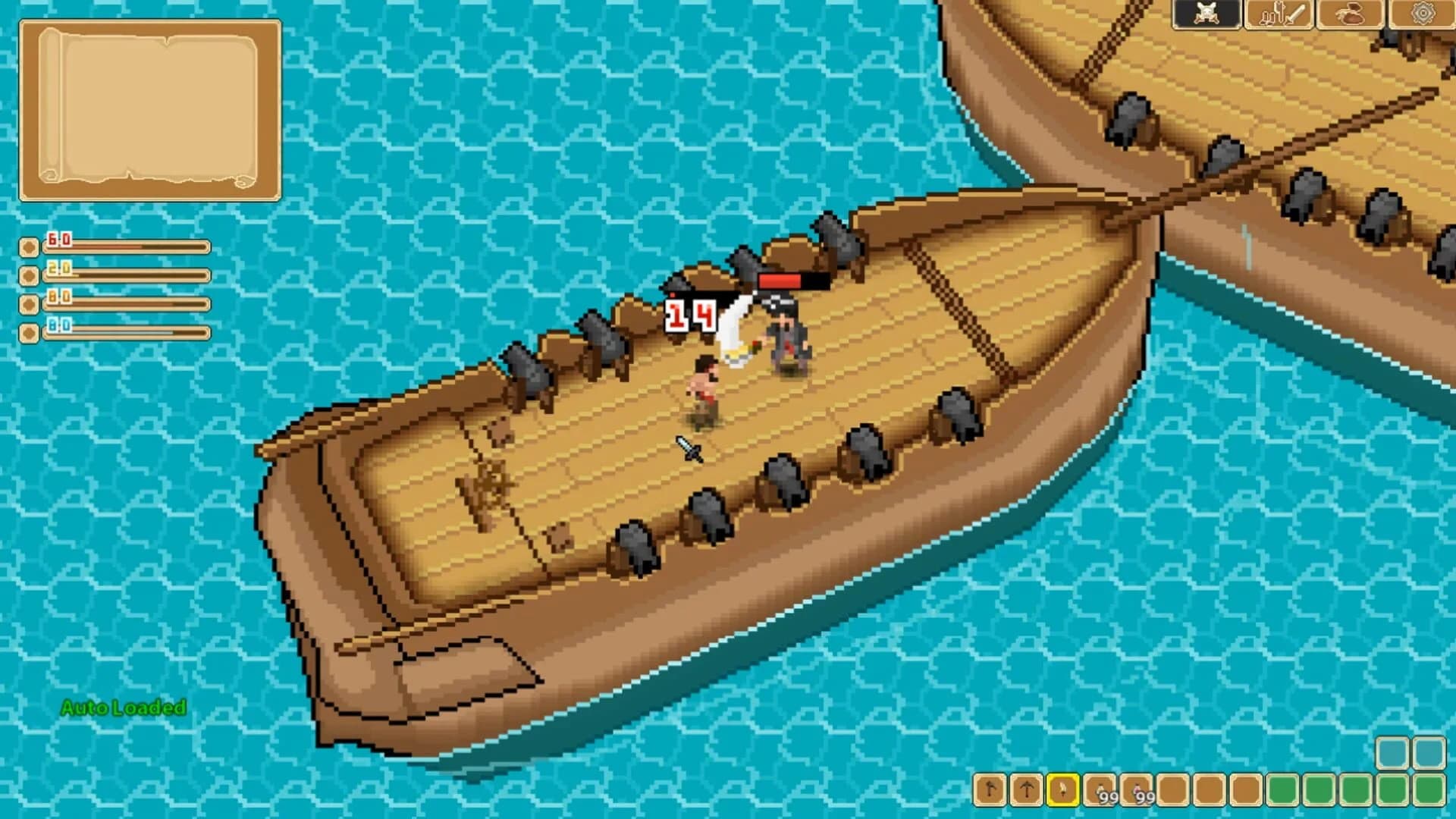The image size is (1456, 819).
Task: Select the pickaxe hotbar slot
Action: [x=1026, y=790]
